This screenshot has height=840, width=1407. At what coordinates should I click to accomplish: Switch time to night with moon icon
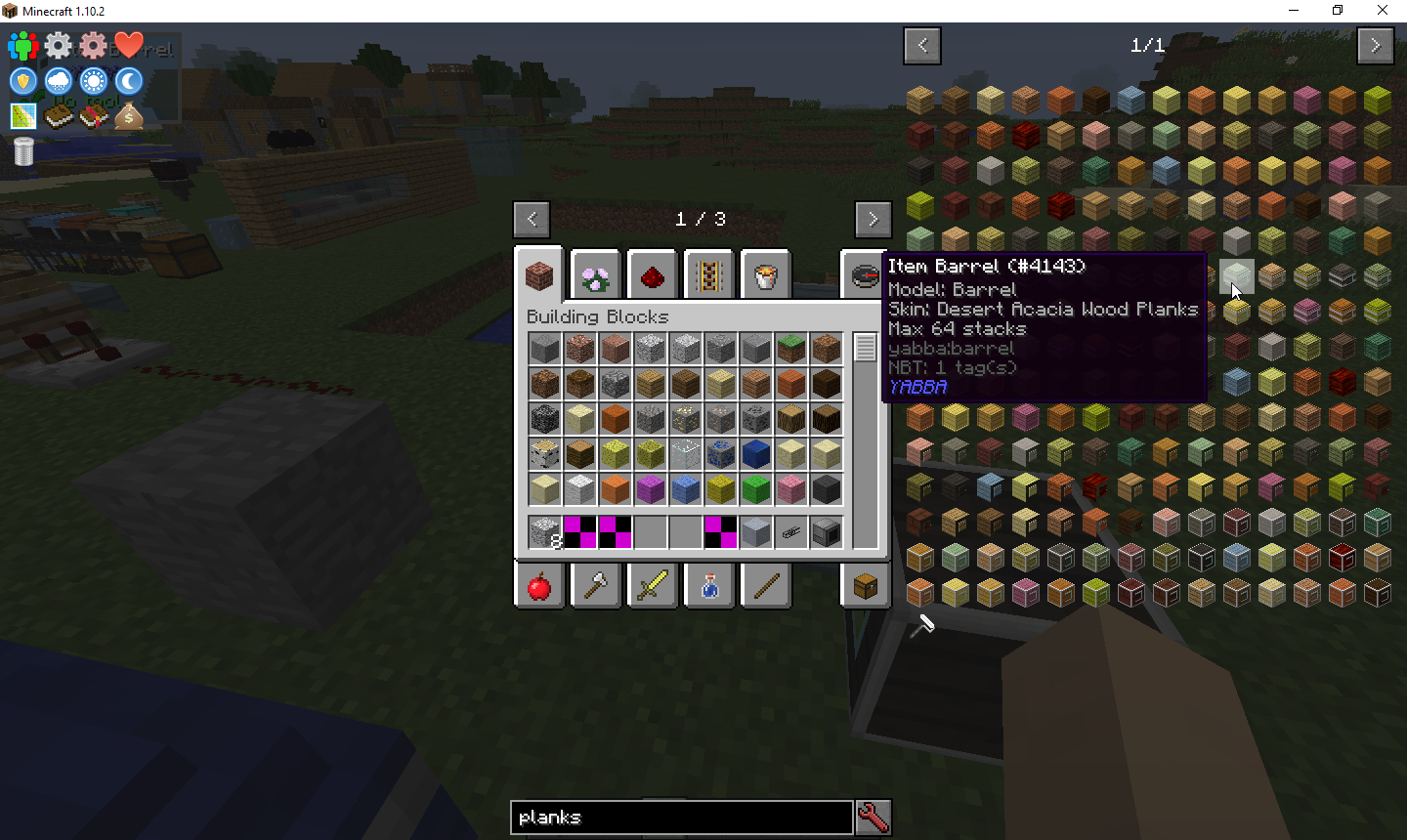(x=129, y=81)
